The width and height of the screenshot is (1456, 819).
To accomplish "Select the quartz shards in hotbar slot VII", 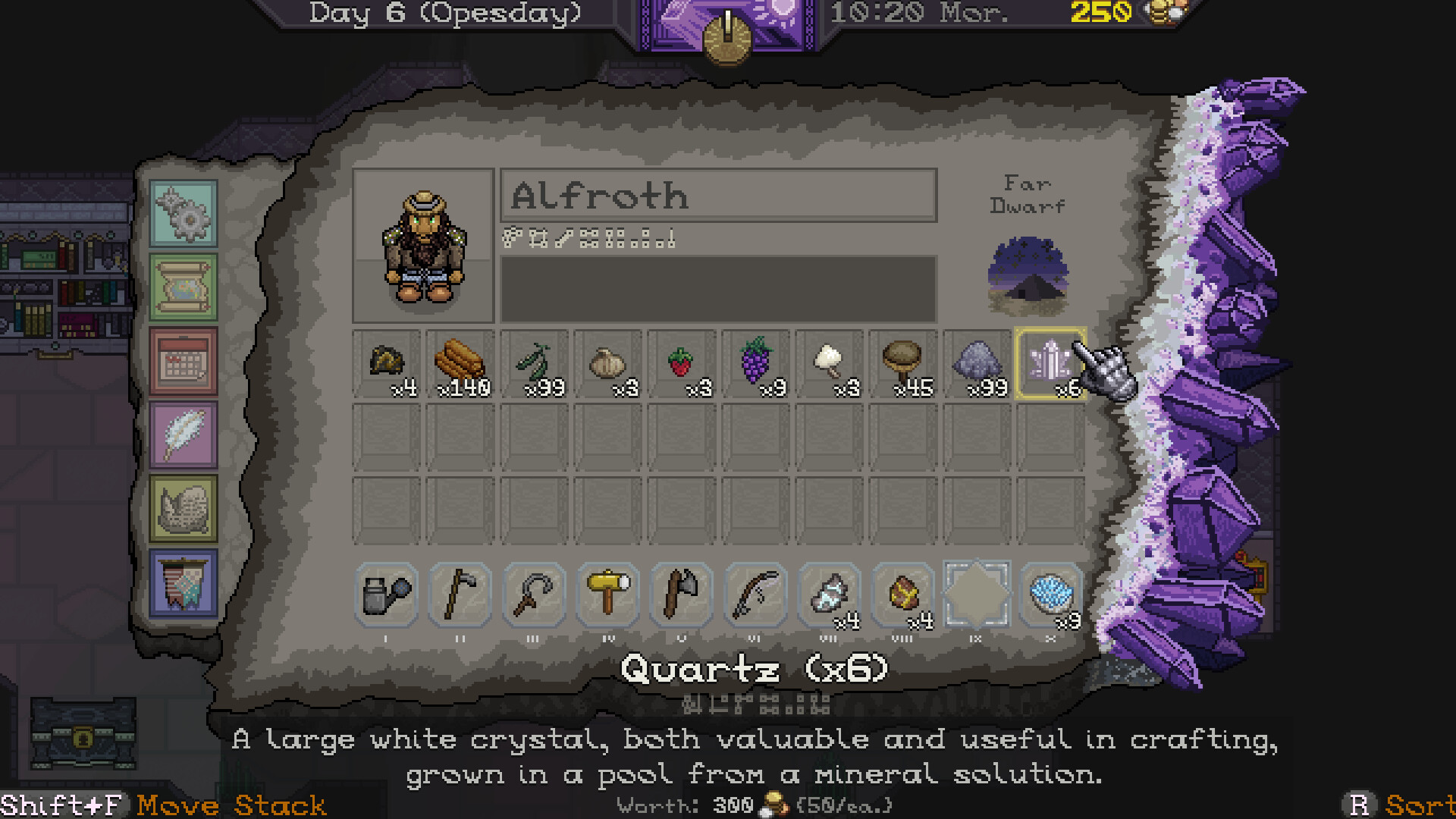I will point(828,595).
